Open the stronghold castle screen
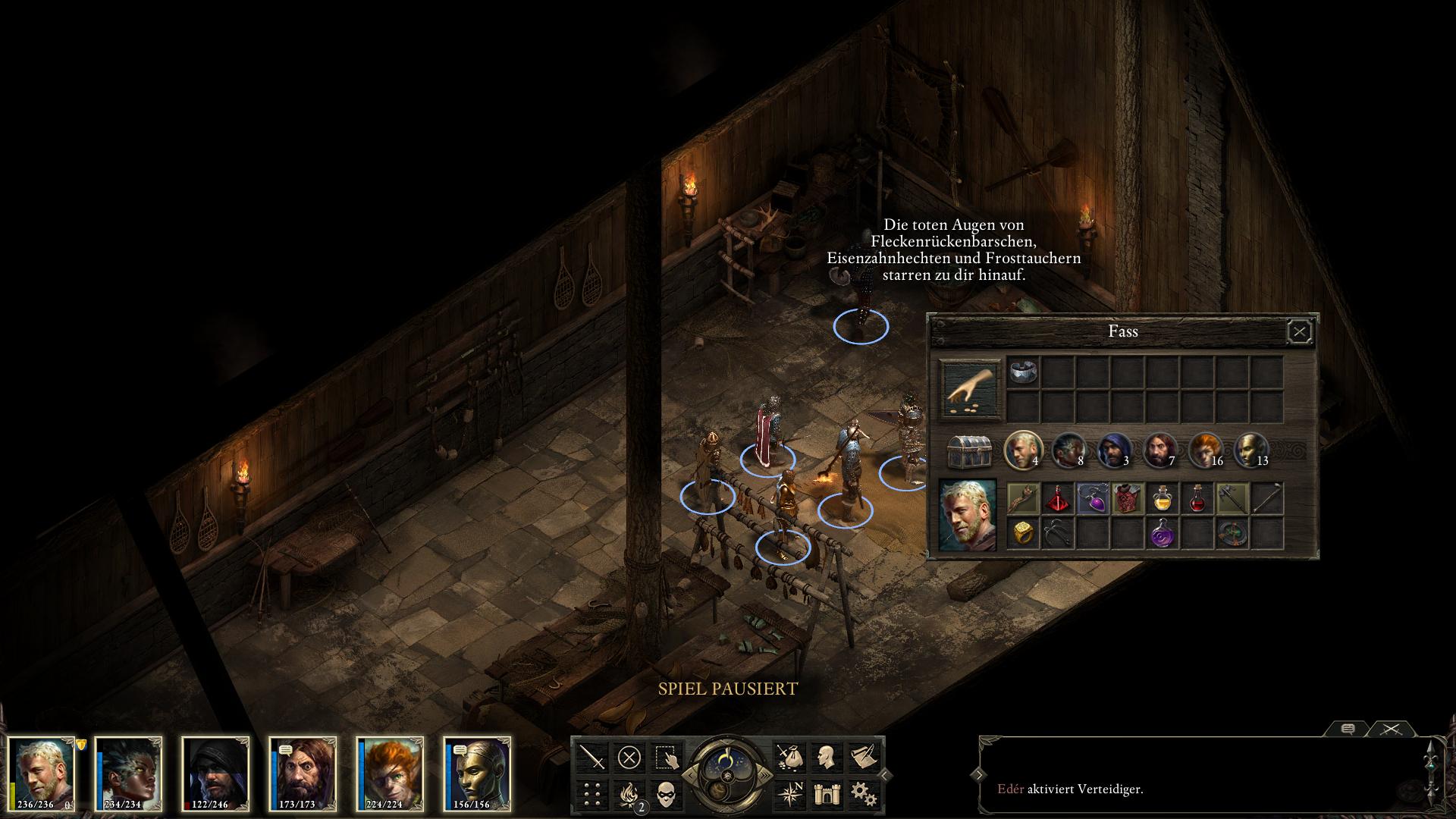The height and width of the screenshot is (819, 1456). pos(827,794)
